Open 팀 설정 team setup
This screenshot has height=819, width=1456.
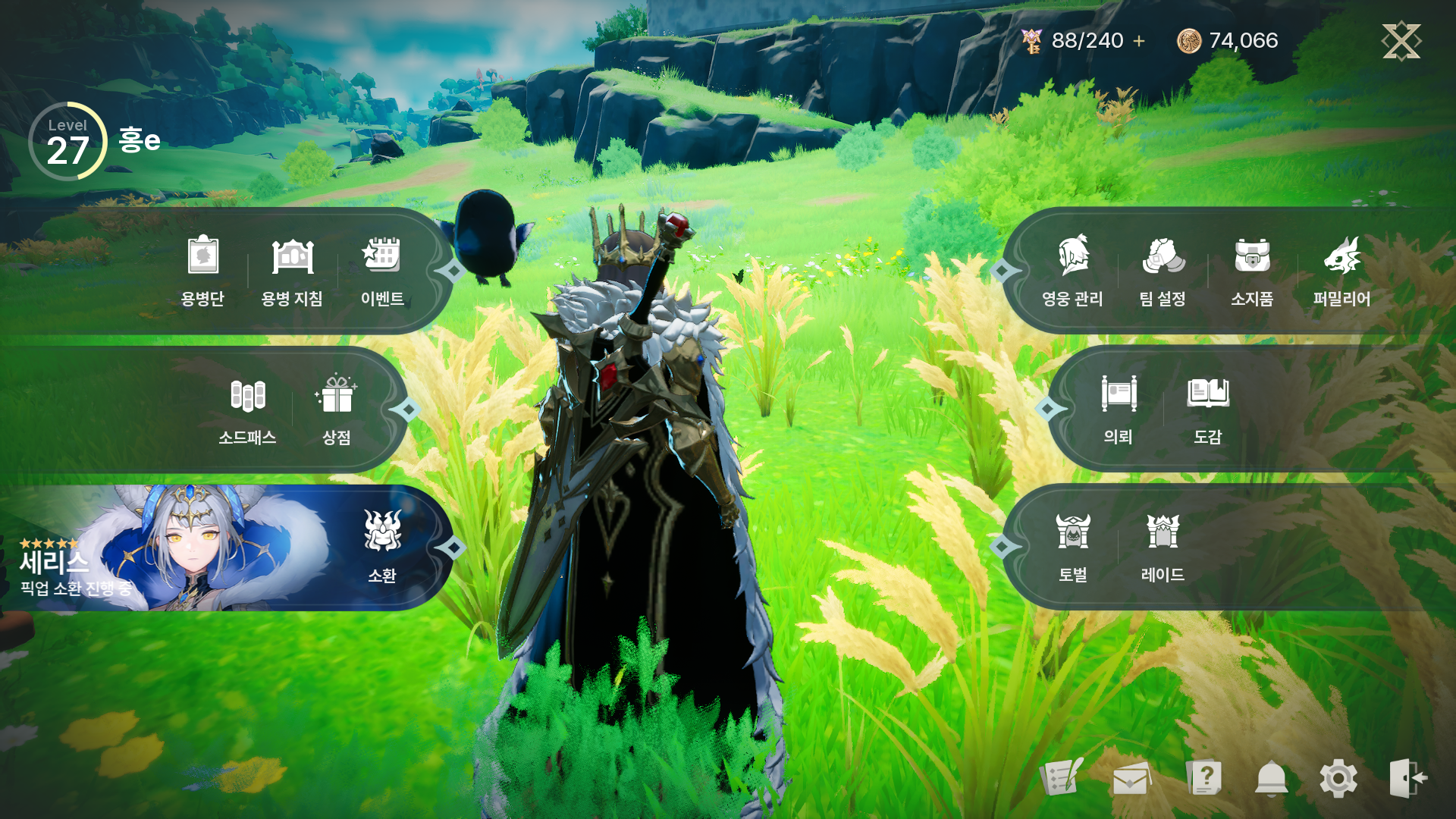click(1163, 269)
